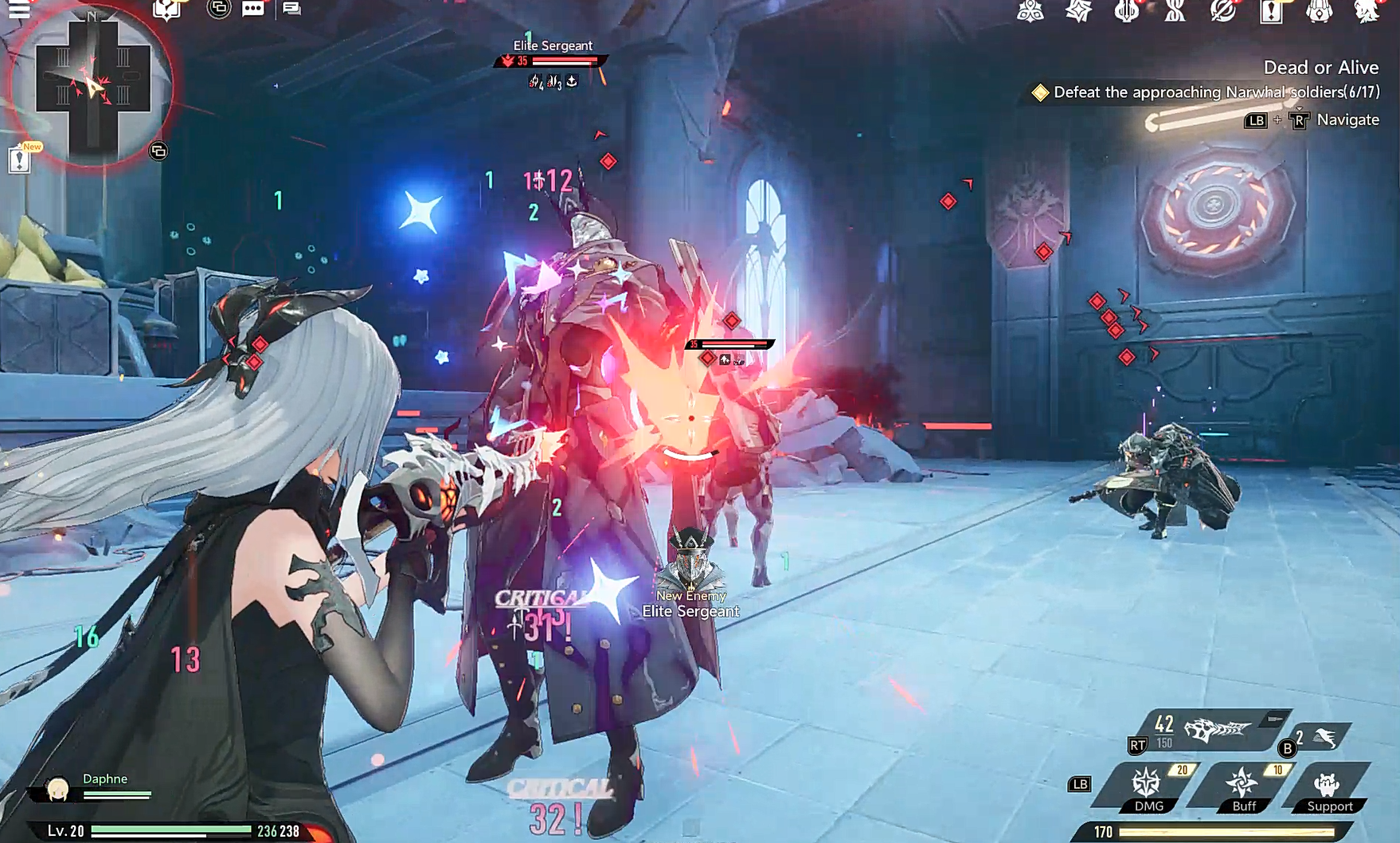Open the character head silhouette icon
This screenshot has width=1400, height=843.
coord(1367,11)
